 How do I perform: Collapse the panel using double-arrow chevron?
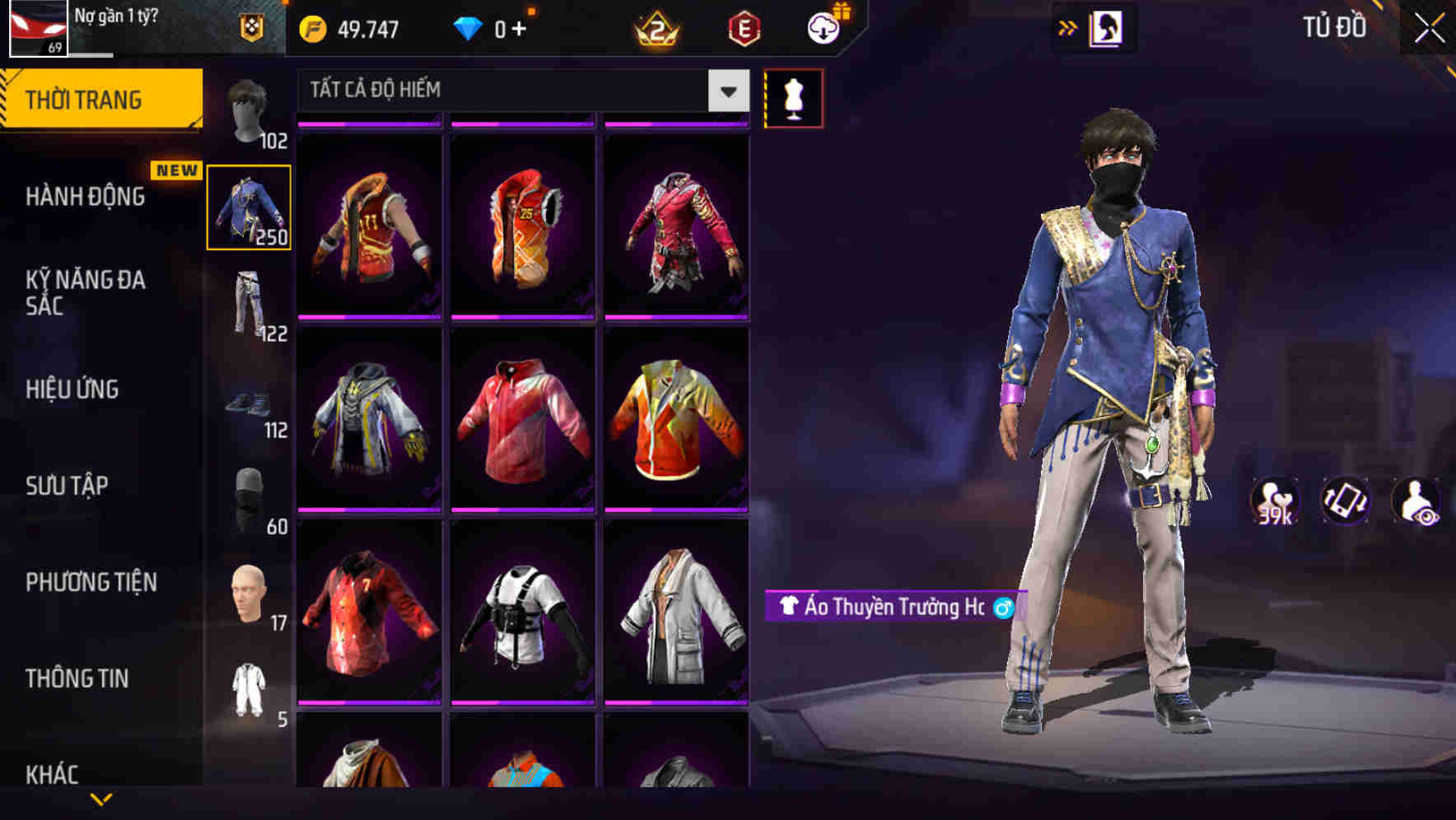click(1066, 27)
